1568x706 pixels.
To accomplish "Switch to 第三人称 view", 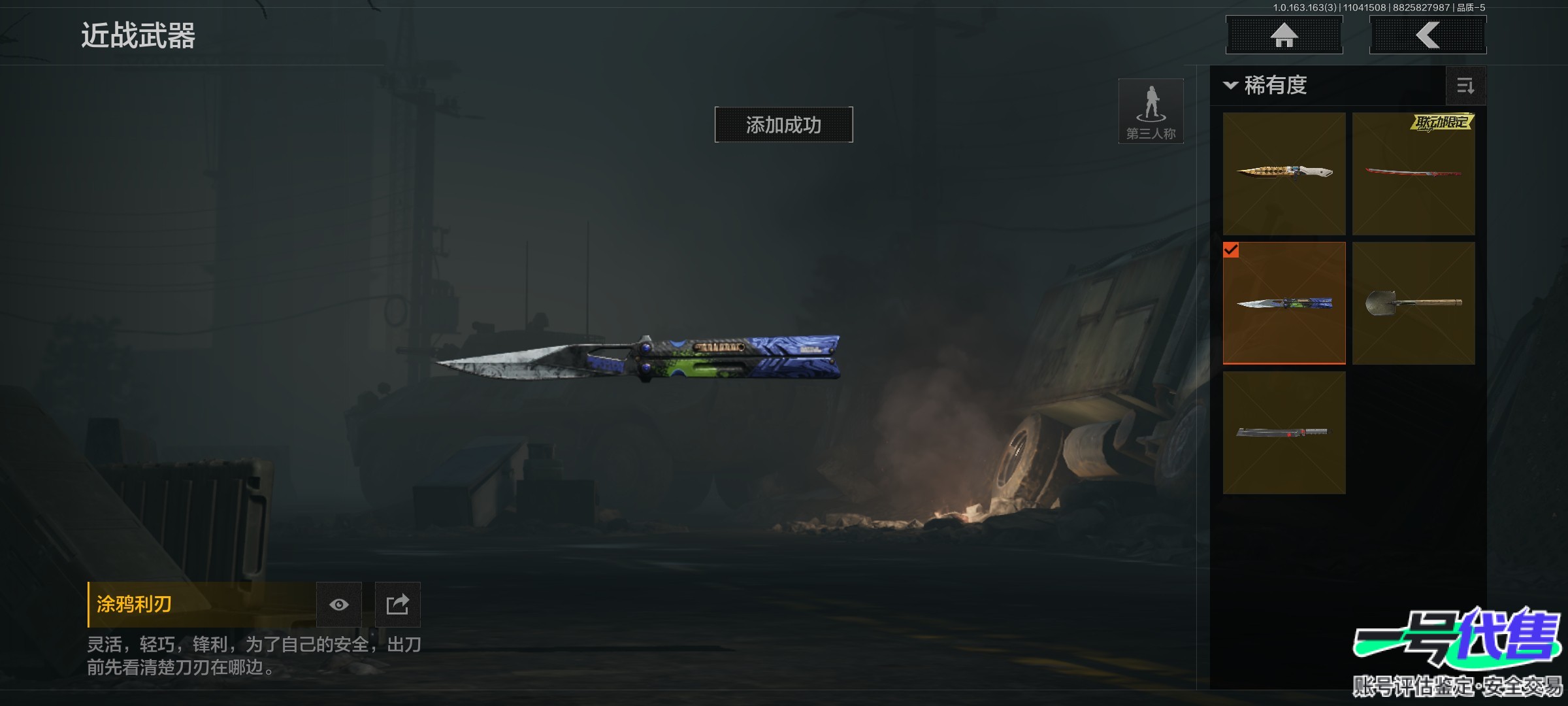I will point(1151,111).
